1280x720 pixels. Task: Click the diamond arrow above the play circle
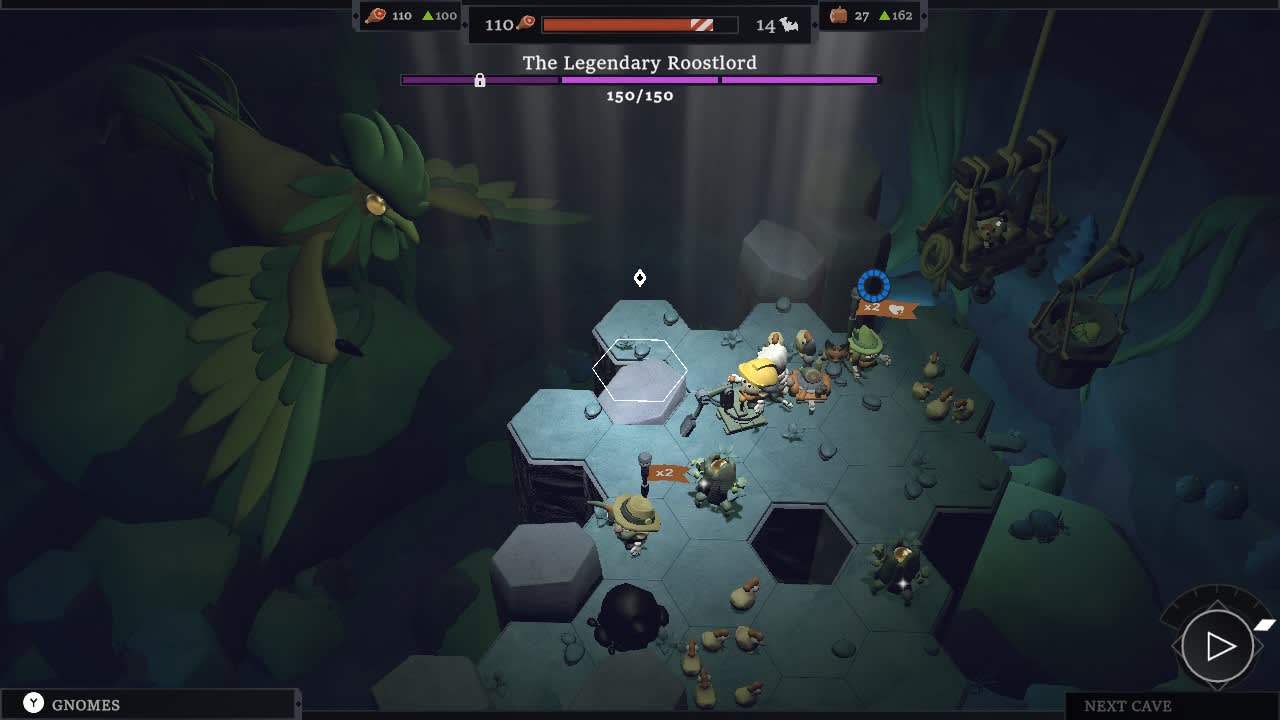(1217, 603)
